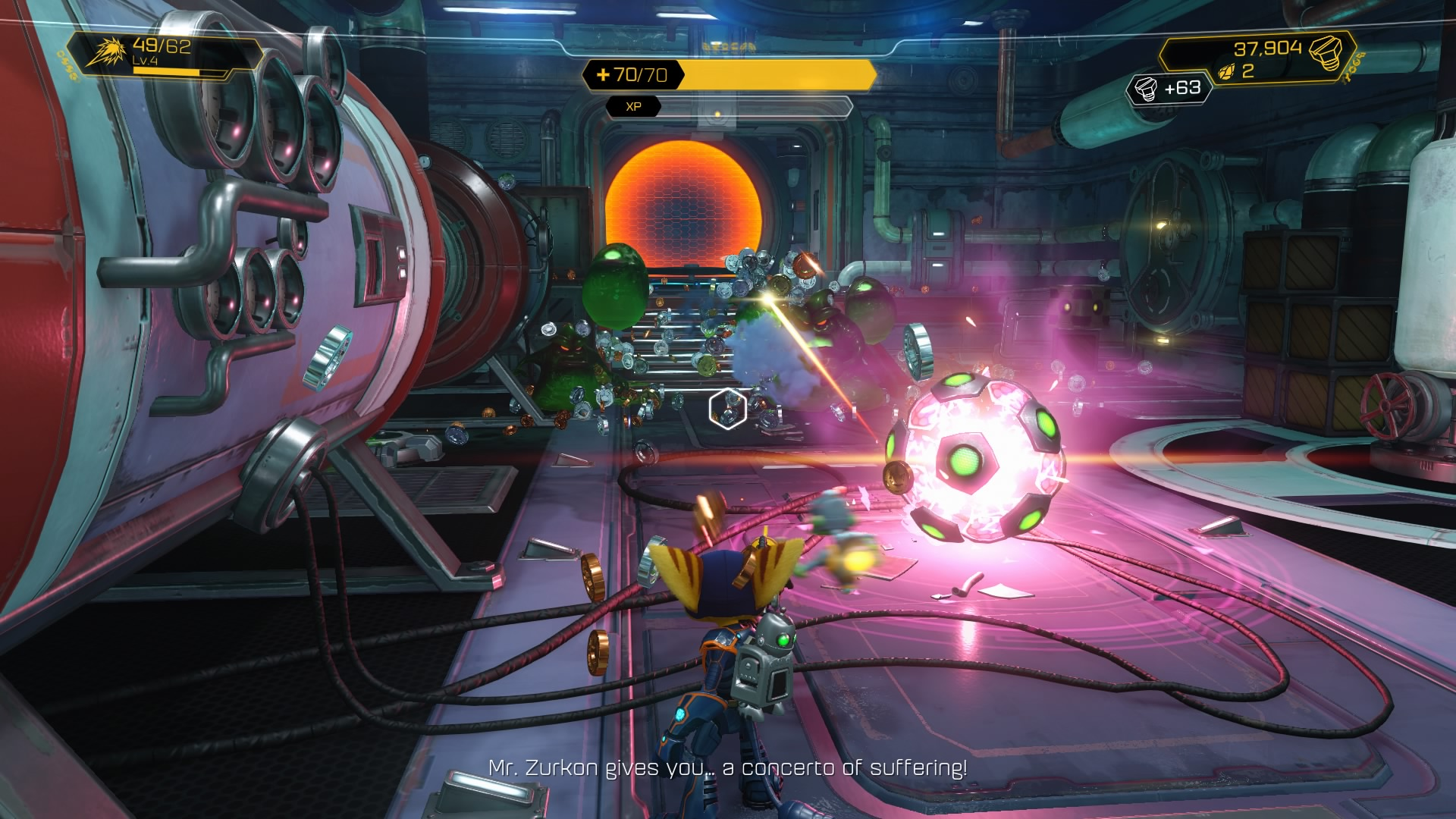This screenshot has width=1456, height=819.
Task: Select the bolt currency icon
Action: point(1327,50)
